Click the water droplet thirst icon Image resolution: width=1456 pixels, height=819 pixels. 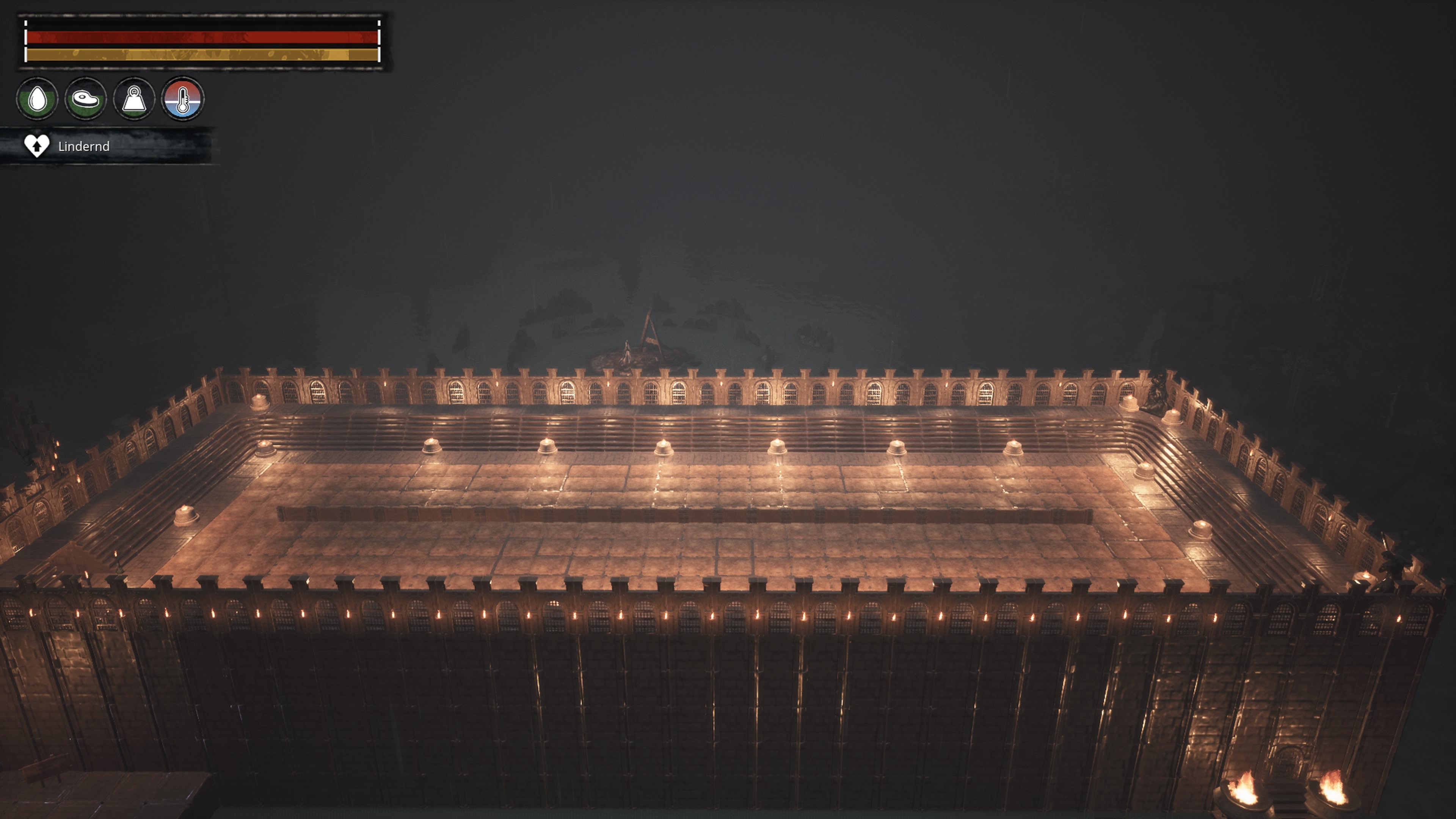point(37,99)
